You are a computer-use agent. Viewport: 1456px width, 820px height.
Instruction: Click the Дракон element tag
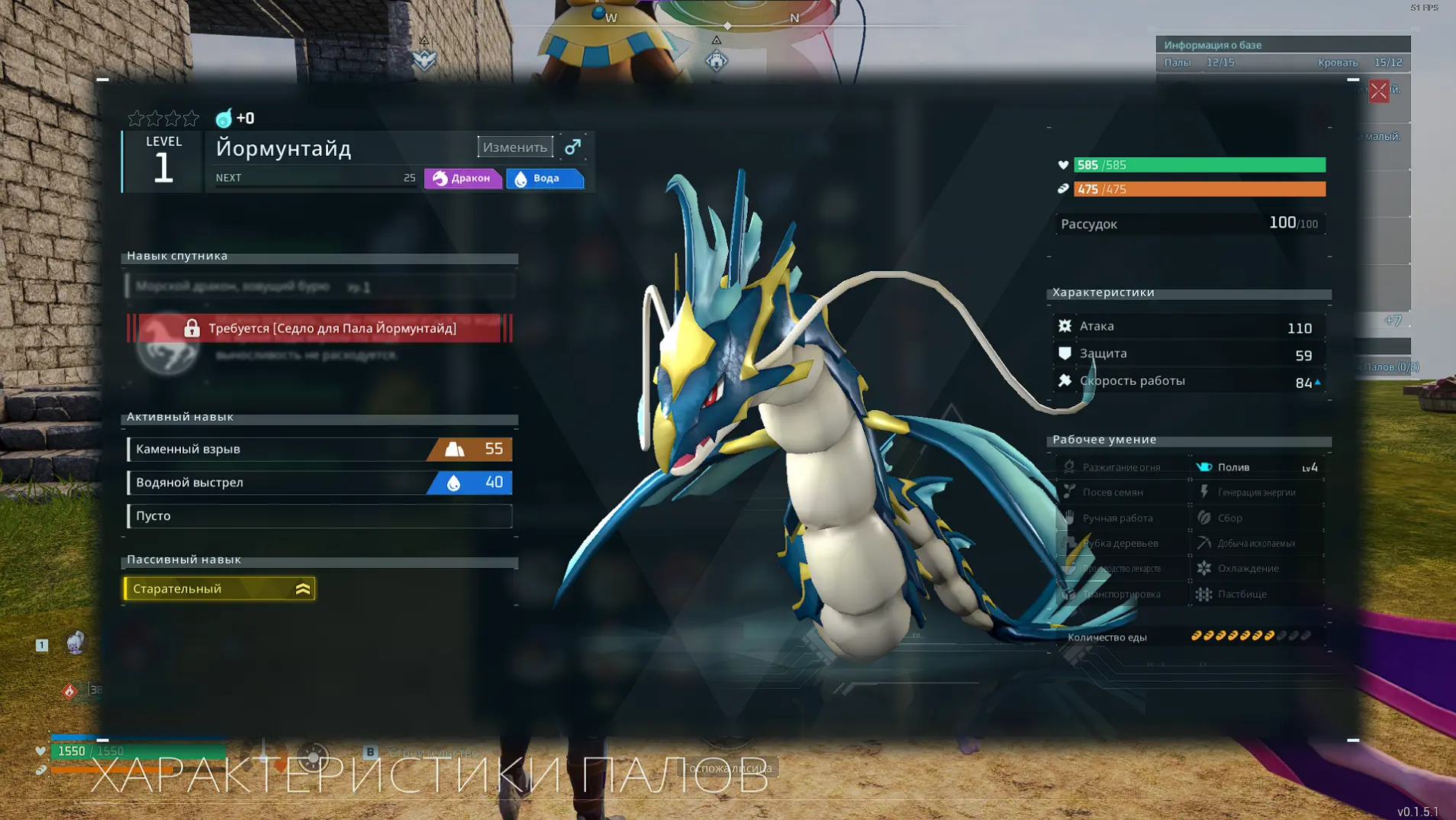click(x=463, y=179)
